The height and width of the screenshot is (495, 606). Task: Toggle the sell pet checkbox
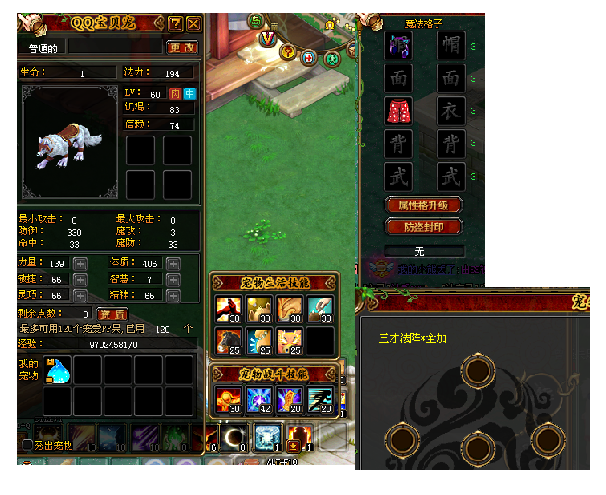[27, 443]
